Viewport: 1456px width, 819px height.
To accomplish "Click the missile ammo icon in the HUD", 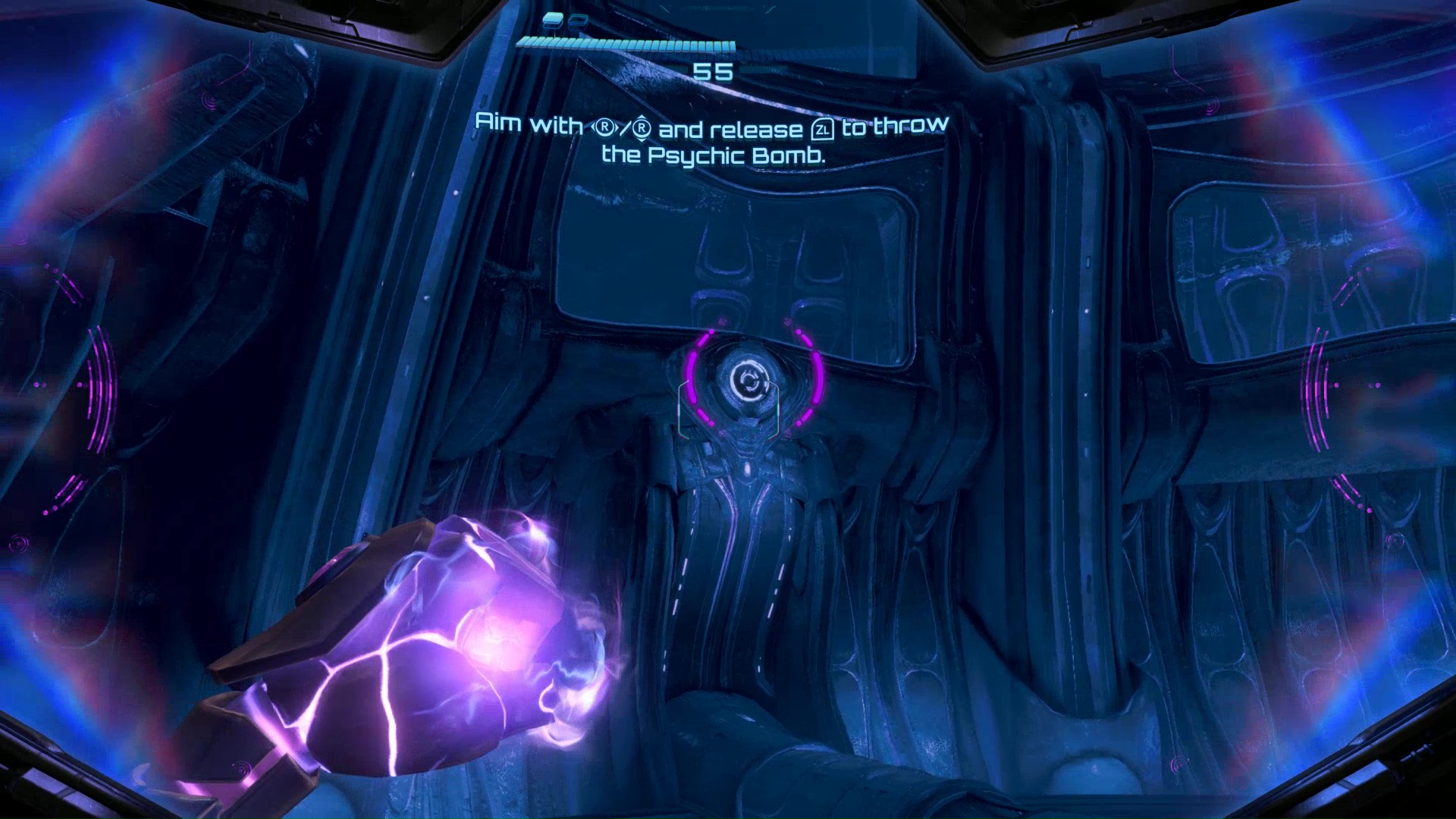I will click(x=553, y=22).
